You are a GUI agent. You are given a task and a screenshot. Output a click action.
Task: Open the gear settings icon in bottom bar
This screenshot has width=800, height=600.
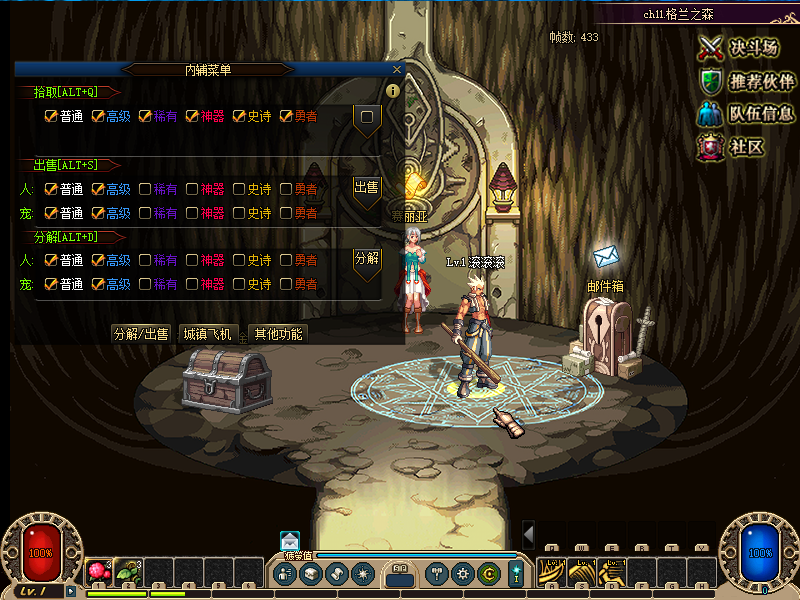[x=462, y=574]
